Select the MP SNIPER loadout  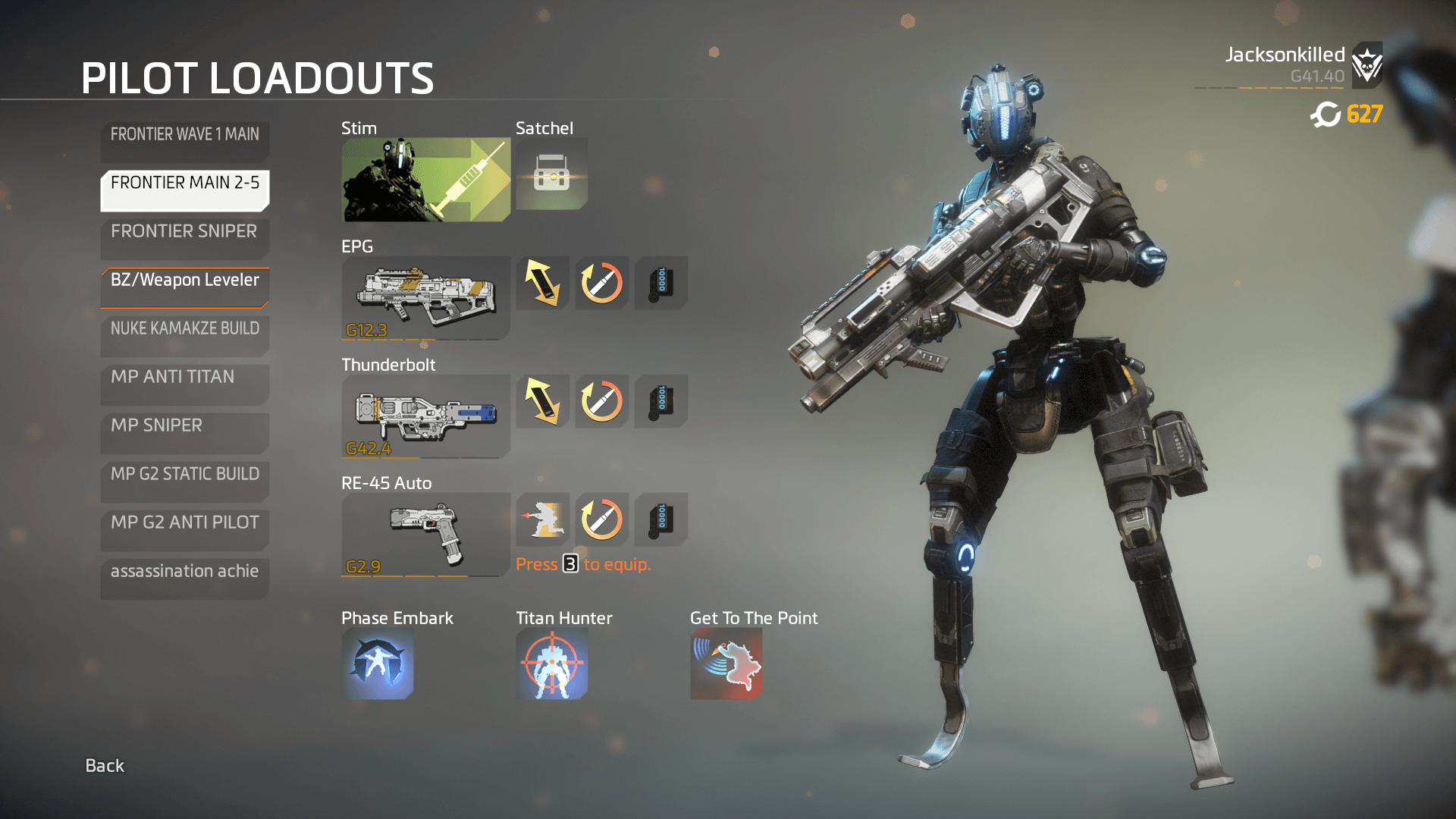tap(184, 431)
